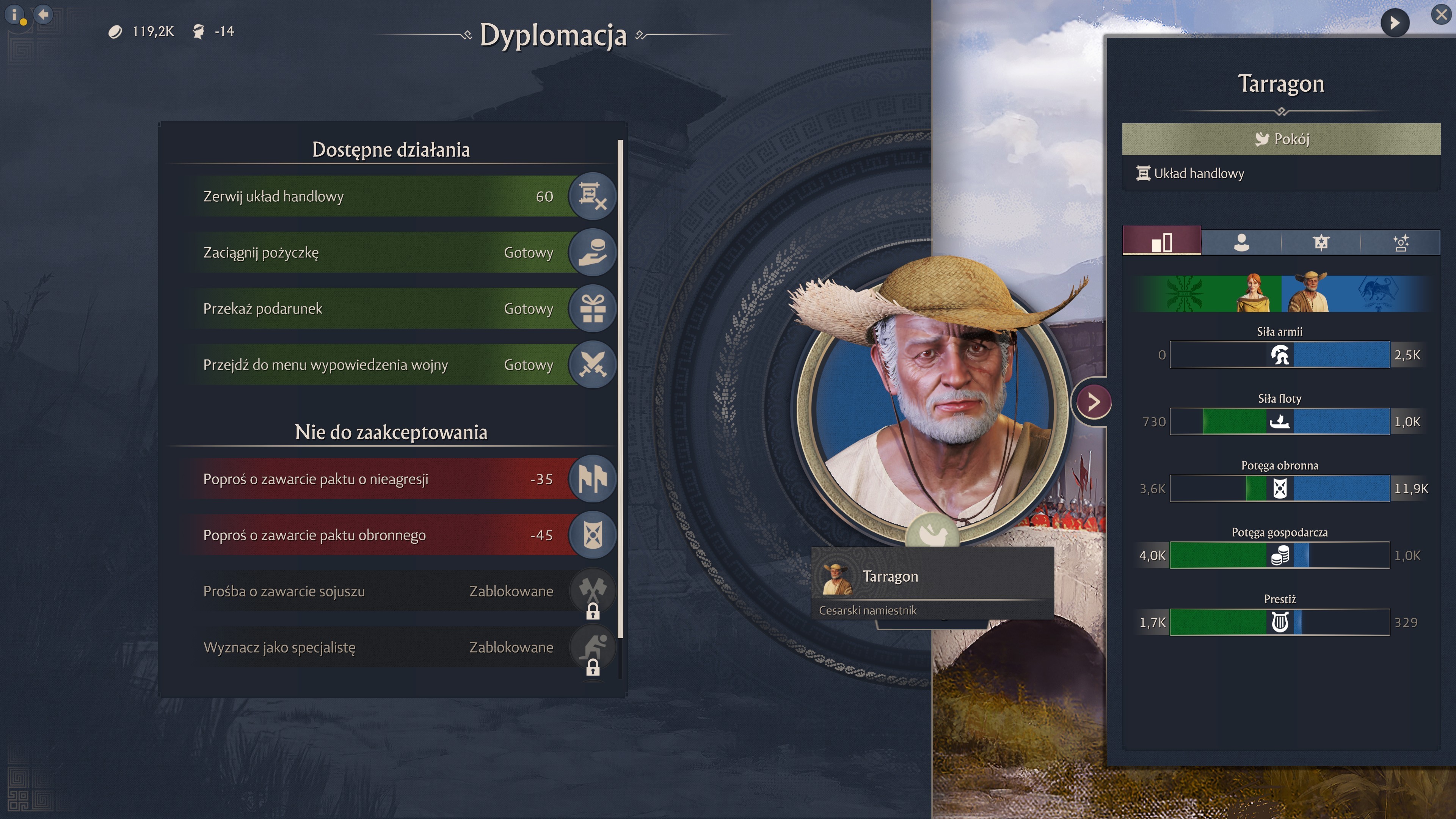Open the person with sparkles tab
The image size is (1456, 819).
point(1401,243)
